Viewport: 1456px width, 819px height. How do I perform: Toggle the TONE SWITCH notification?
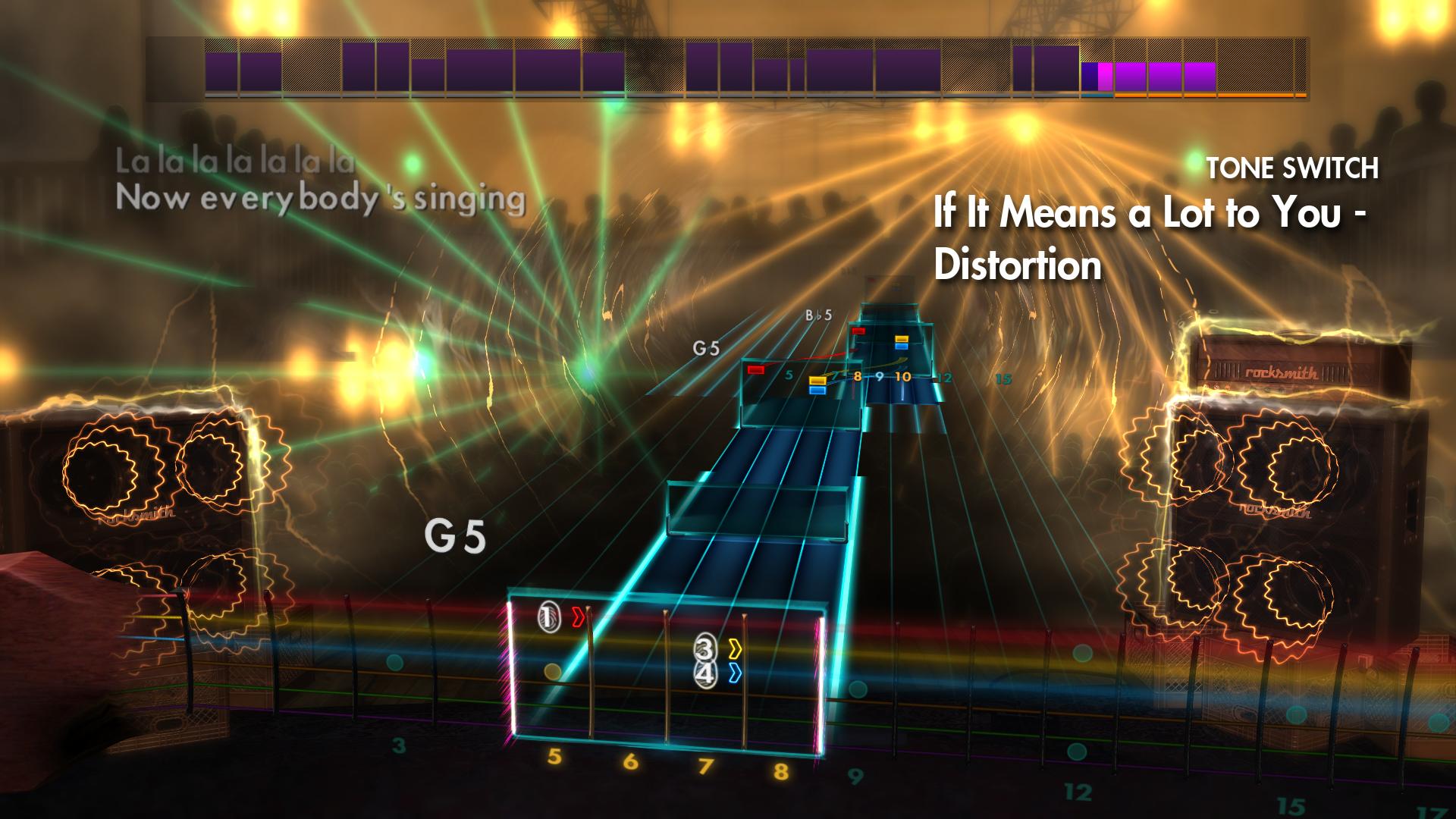tap(1294, 169)
